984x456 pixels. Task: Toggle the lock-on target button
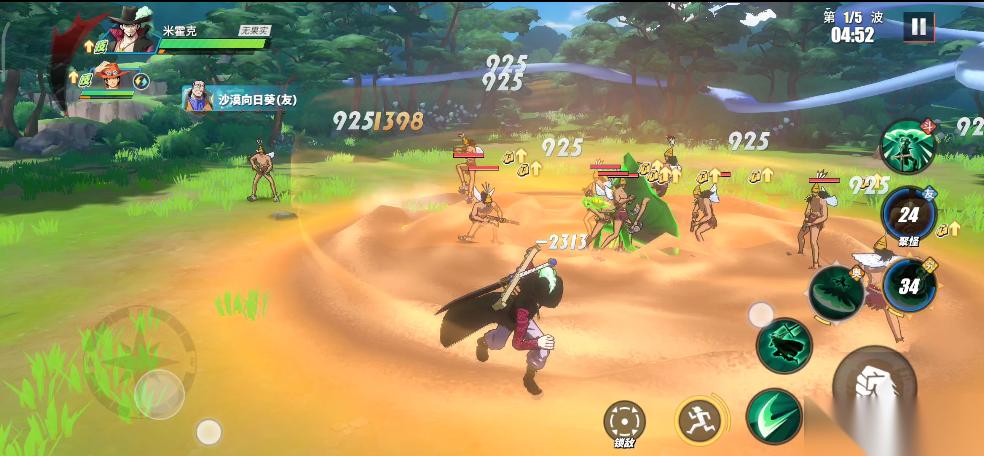click(x=625, y=420)
